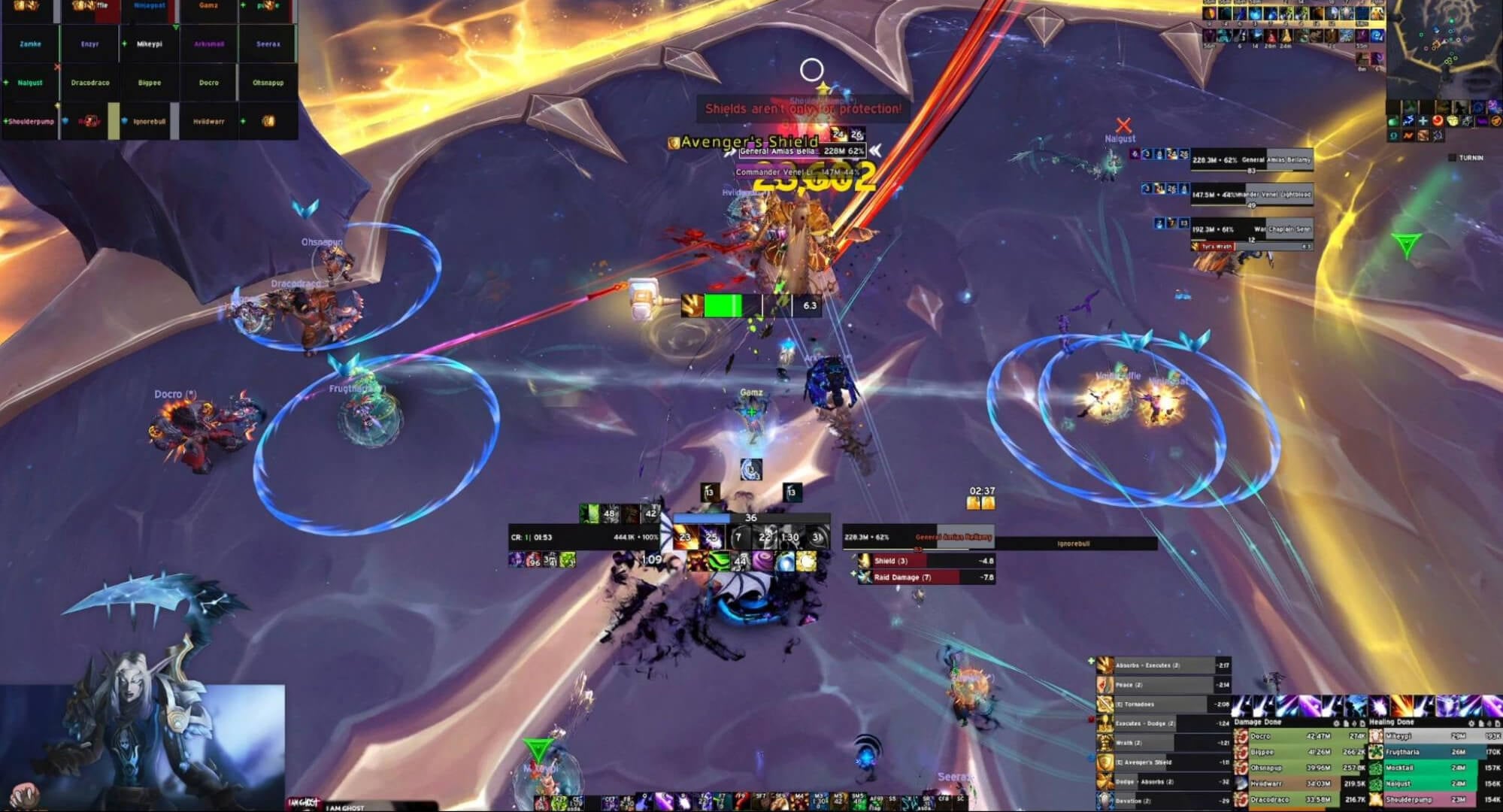This screenshot has height=812, width=1503.
Task: Click the Devotion (2) timer bar icon
Action: point(1104,800)
